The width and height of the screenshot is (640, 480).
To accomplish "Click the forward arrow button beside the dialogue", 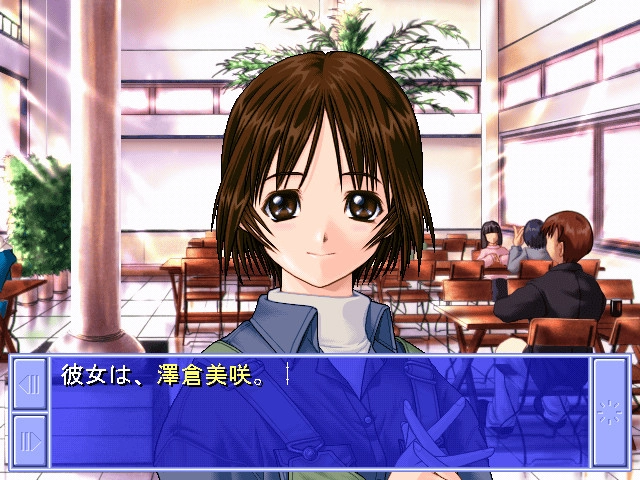I will pos(30,438).
